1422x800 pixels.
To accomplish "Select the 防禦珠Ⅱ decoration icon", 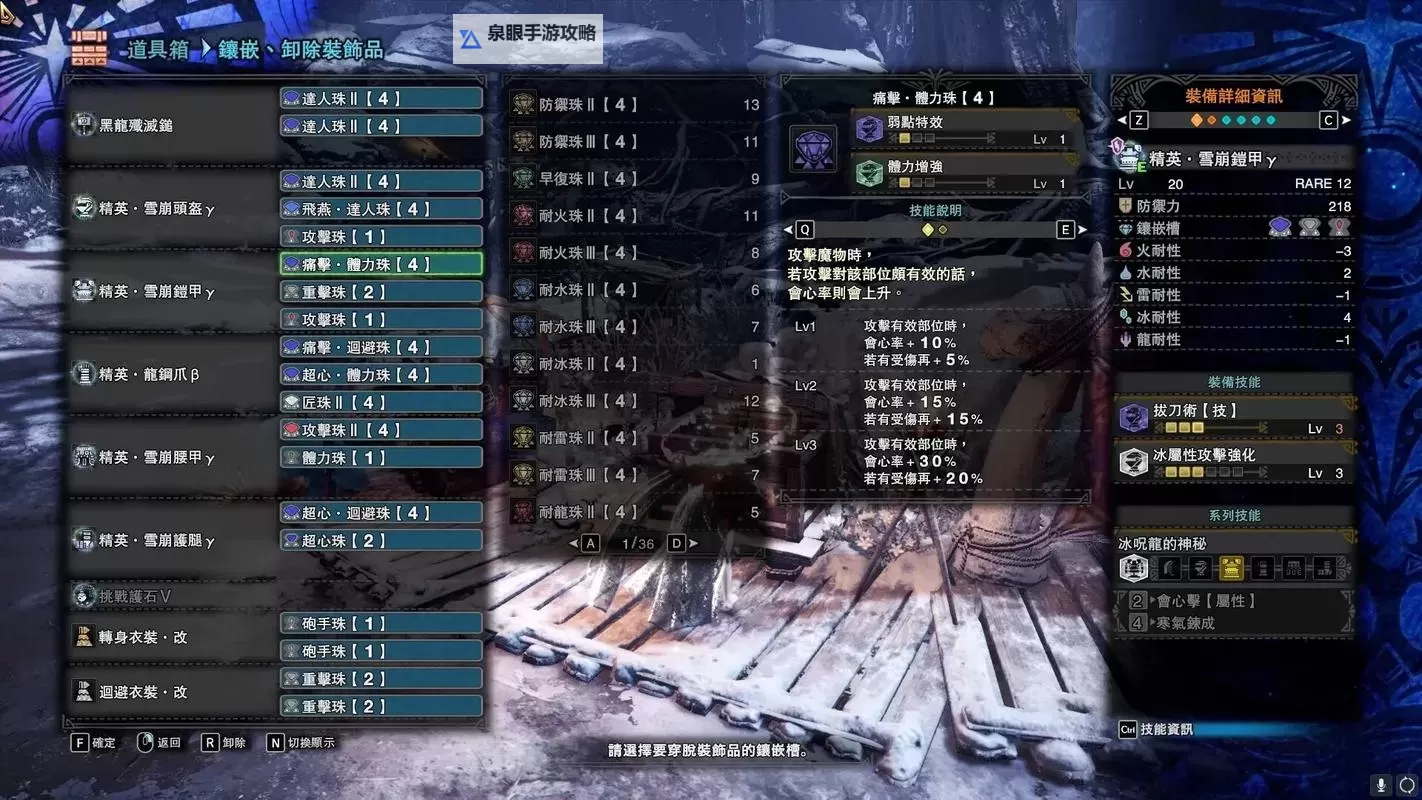I will click(x=522, y=104).
